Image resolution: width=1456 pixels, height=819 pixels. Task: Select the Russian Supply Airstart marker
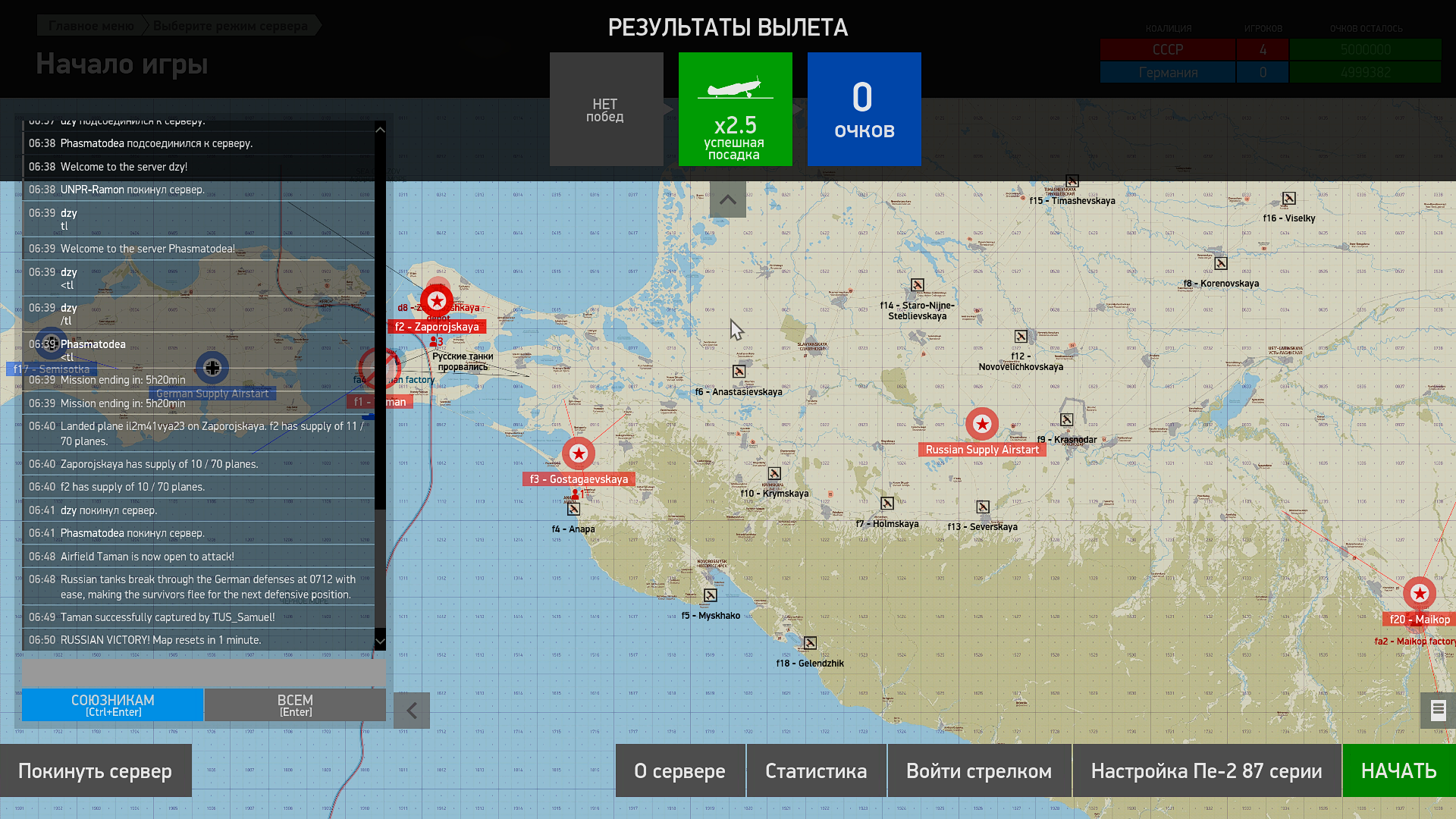(982, 424)
